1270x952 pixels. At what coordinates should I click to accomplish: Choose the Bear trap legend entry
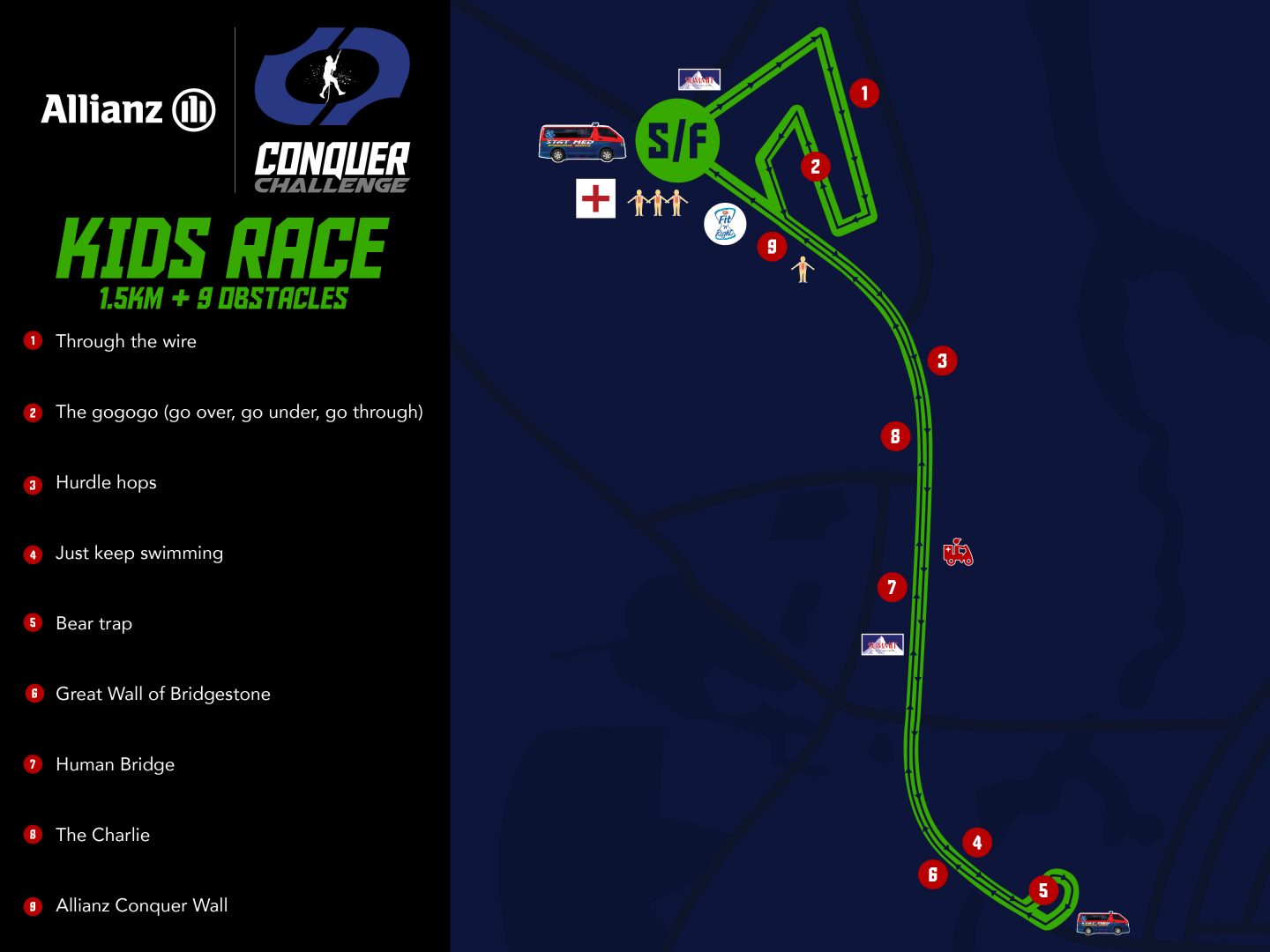[x=93, y=623]
